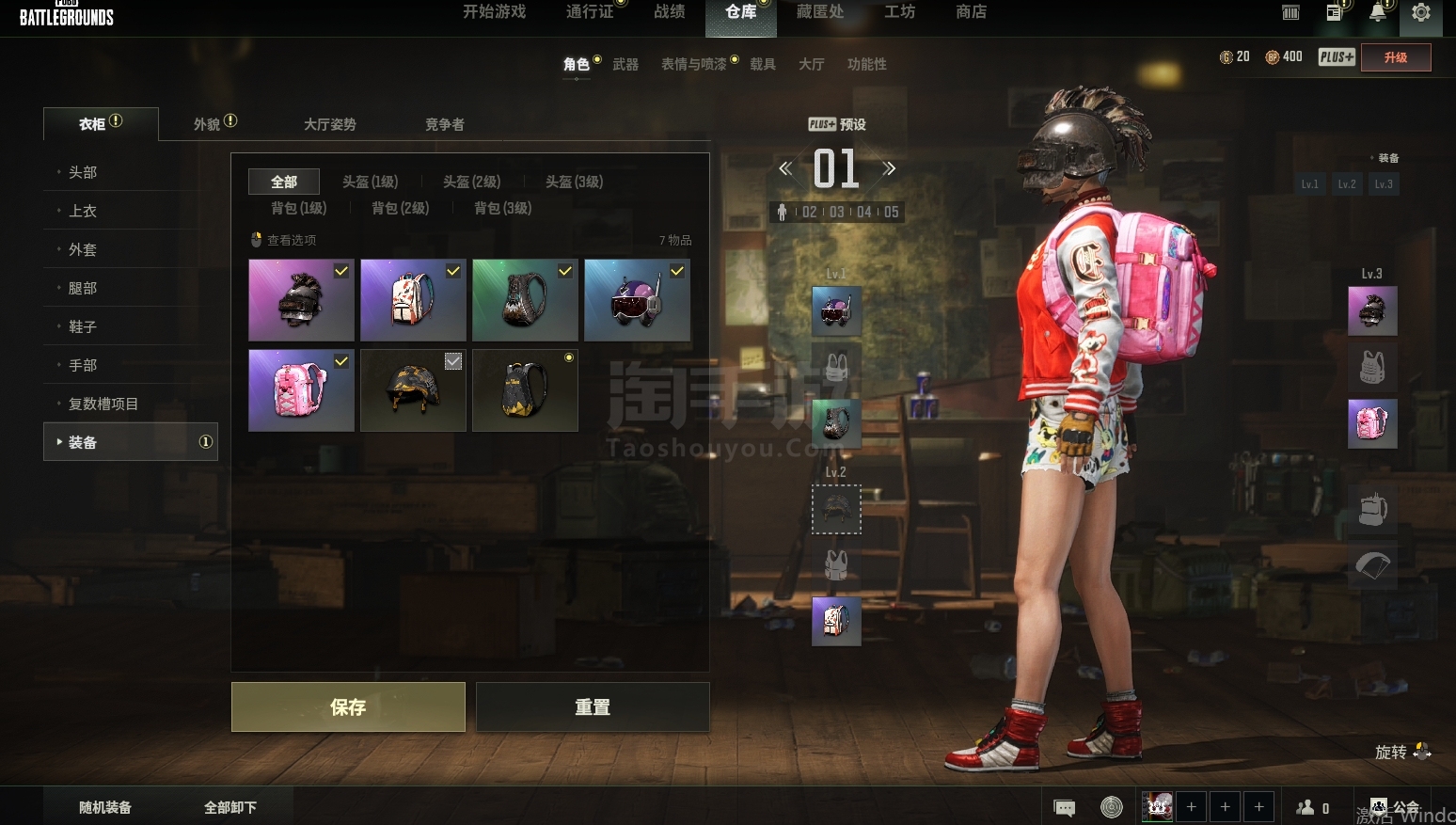Image resolution: width=1456 pixels, height=825 pixels.
Task: Open the chat message icon
Action: 1065,808
